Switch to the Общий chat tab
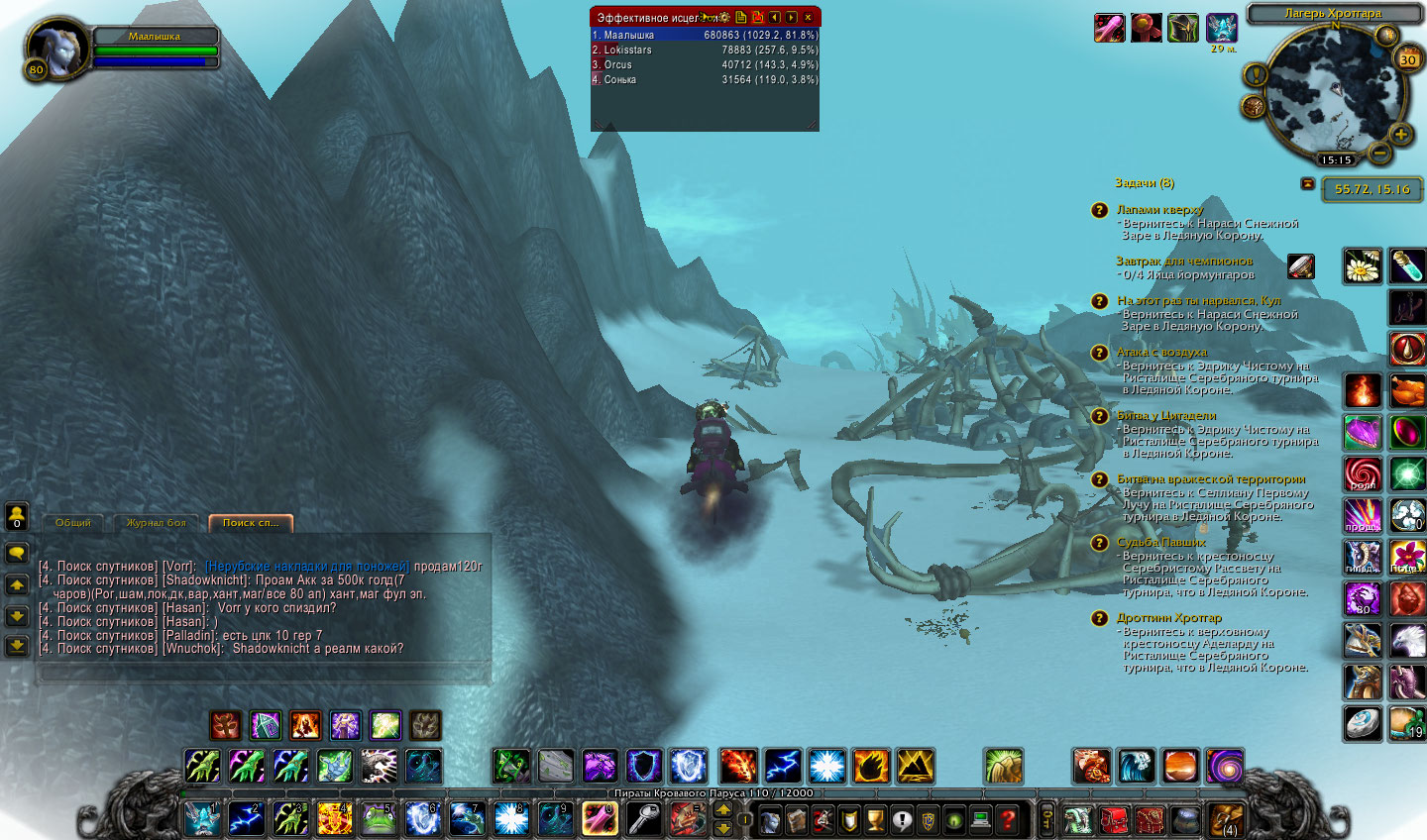The width and height of the screenshot is (1427, 840). click(x=73, y=523)
